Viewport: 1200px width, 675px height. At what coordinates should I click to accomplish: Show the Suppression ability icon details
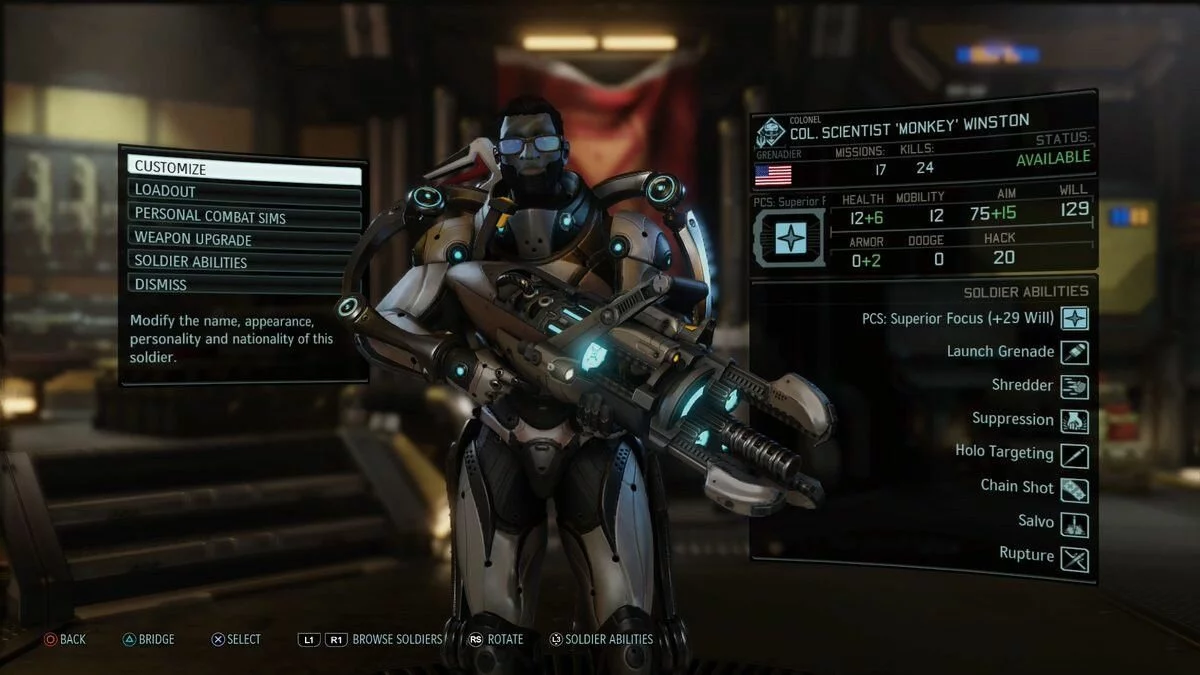[1075, 420]
